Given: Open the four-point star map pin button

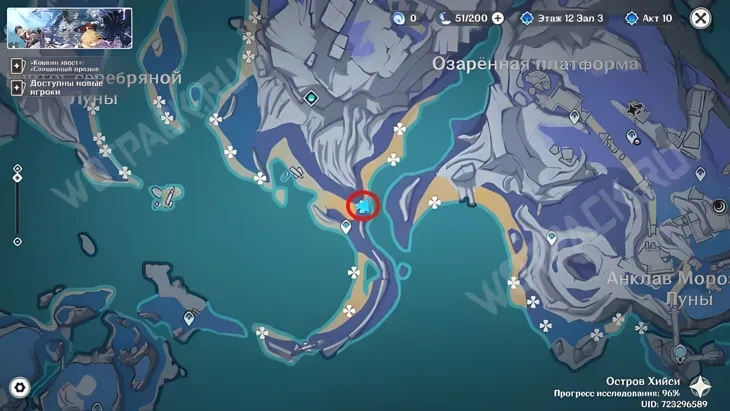Looking at the screenshot, I should [701, 387].
